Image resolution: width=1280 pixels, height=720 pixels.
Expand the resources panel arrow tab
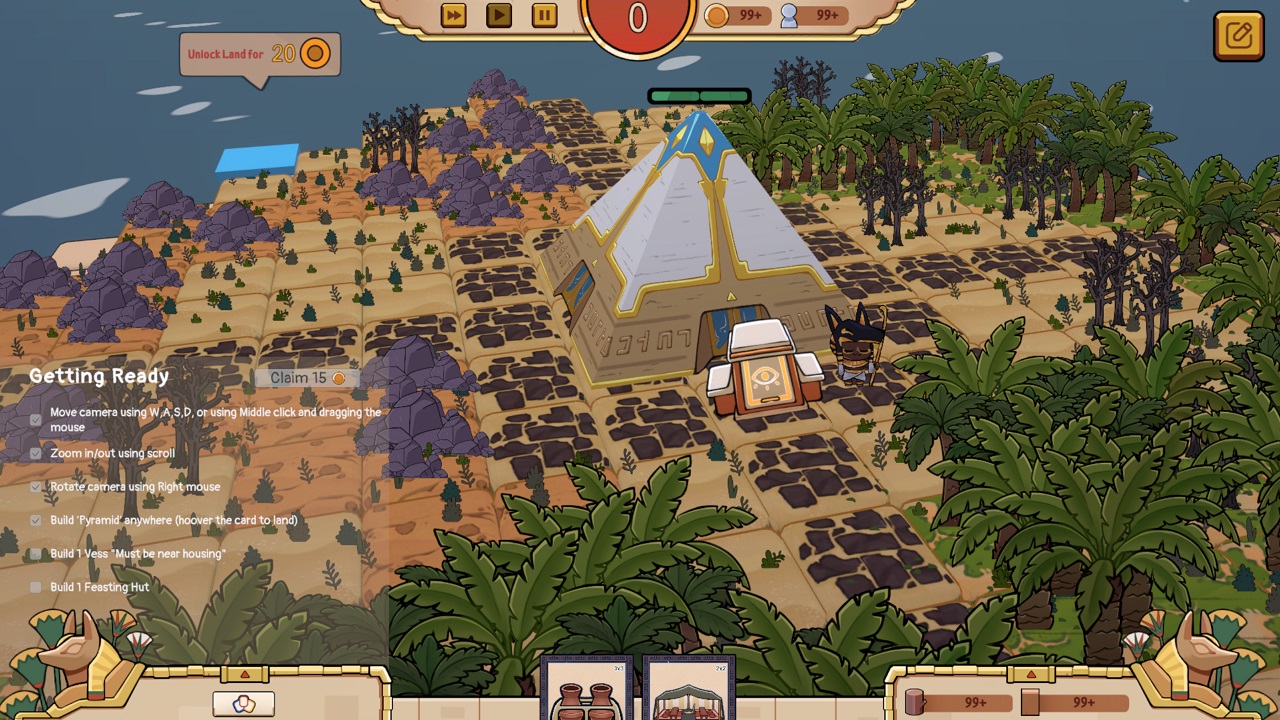[1031, 674]
